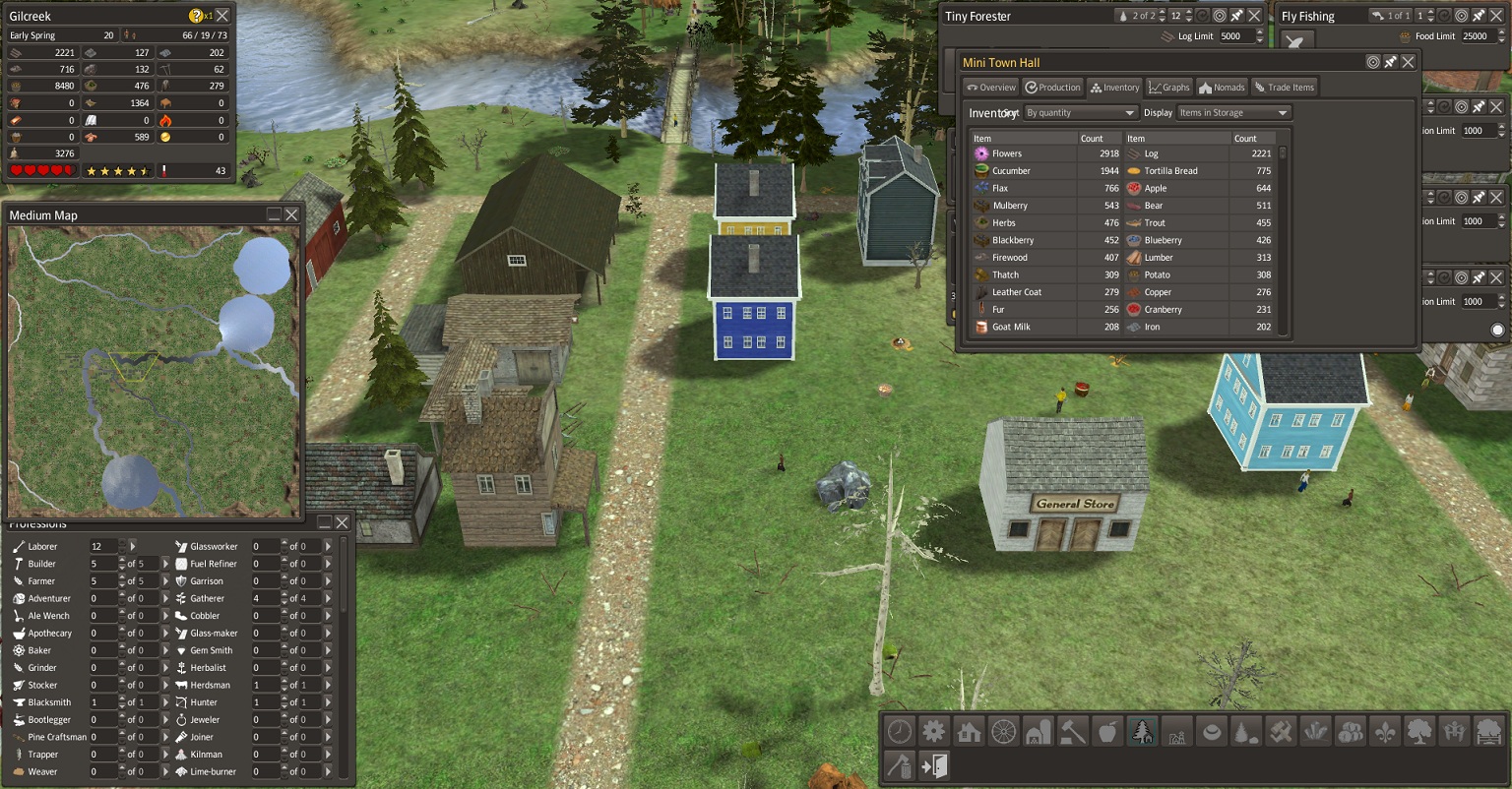Close the Gilcreek status window
Screen dimensions: 1512x789
tap(222, 16)
